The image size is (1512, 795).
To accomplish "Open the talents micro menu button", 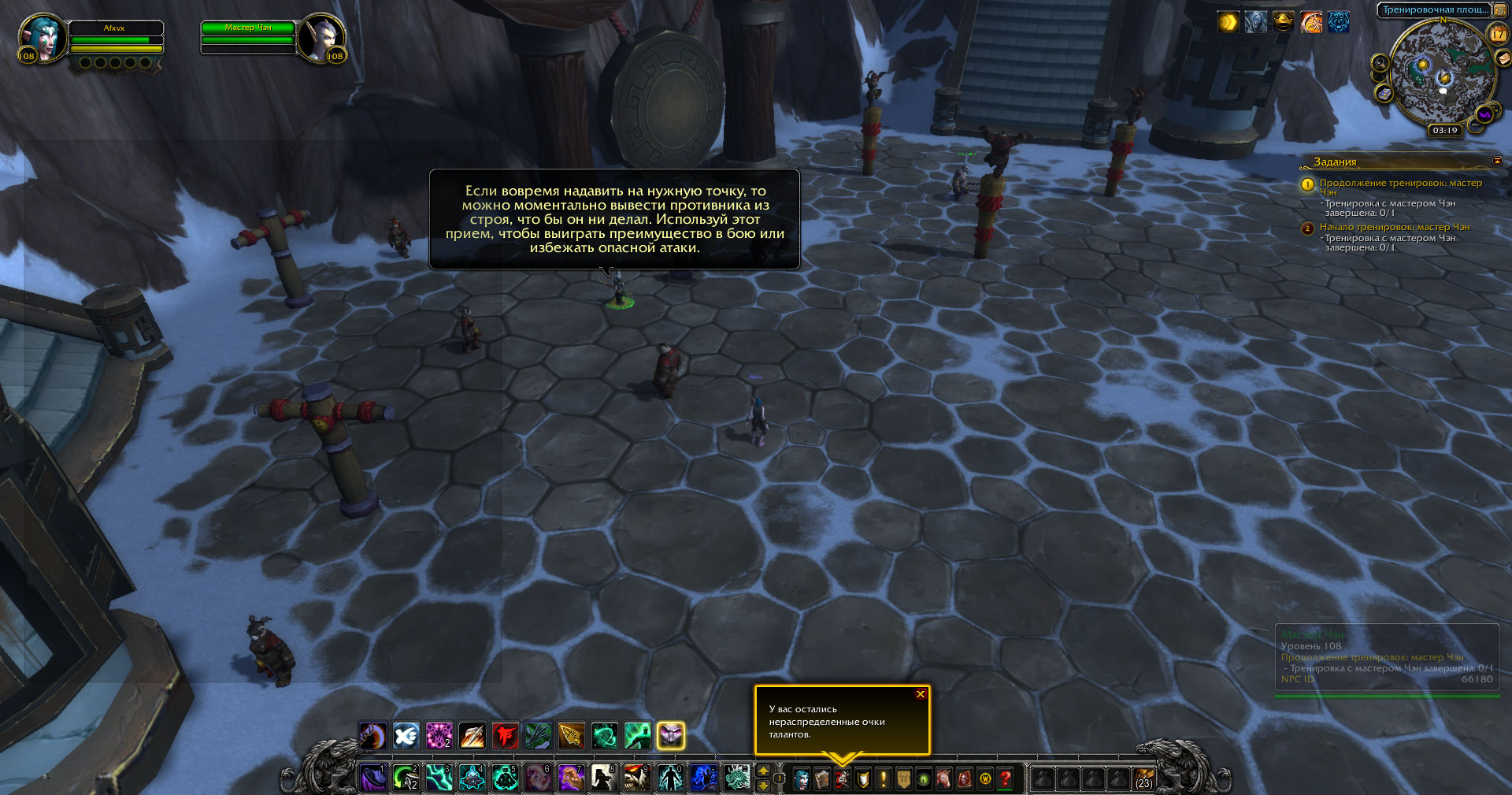I will click(x=843, y=779).
